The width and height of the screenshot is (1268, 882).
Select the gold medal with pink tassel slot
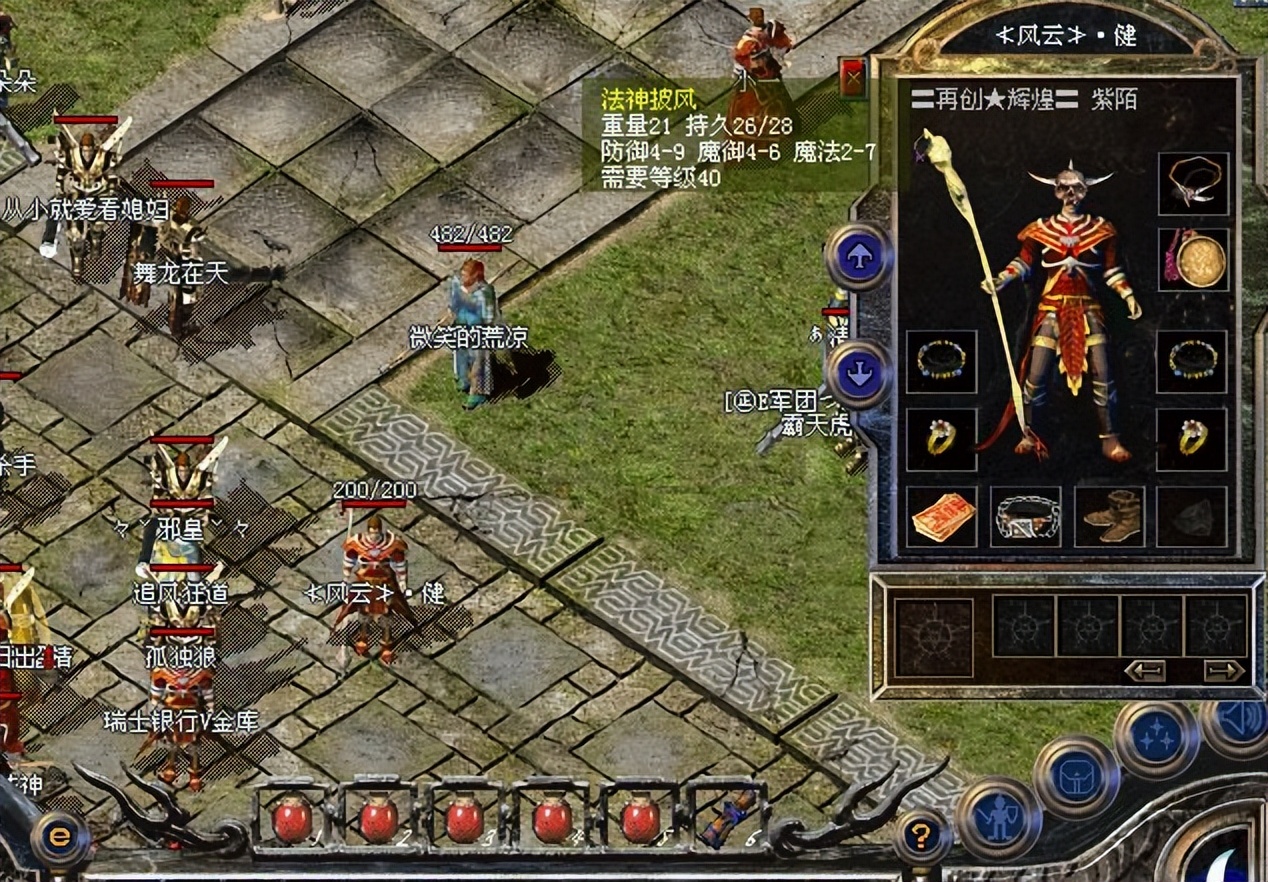[x=1193, y=260]
